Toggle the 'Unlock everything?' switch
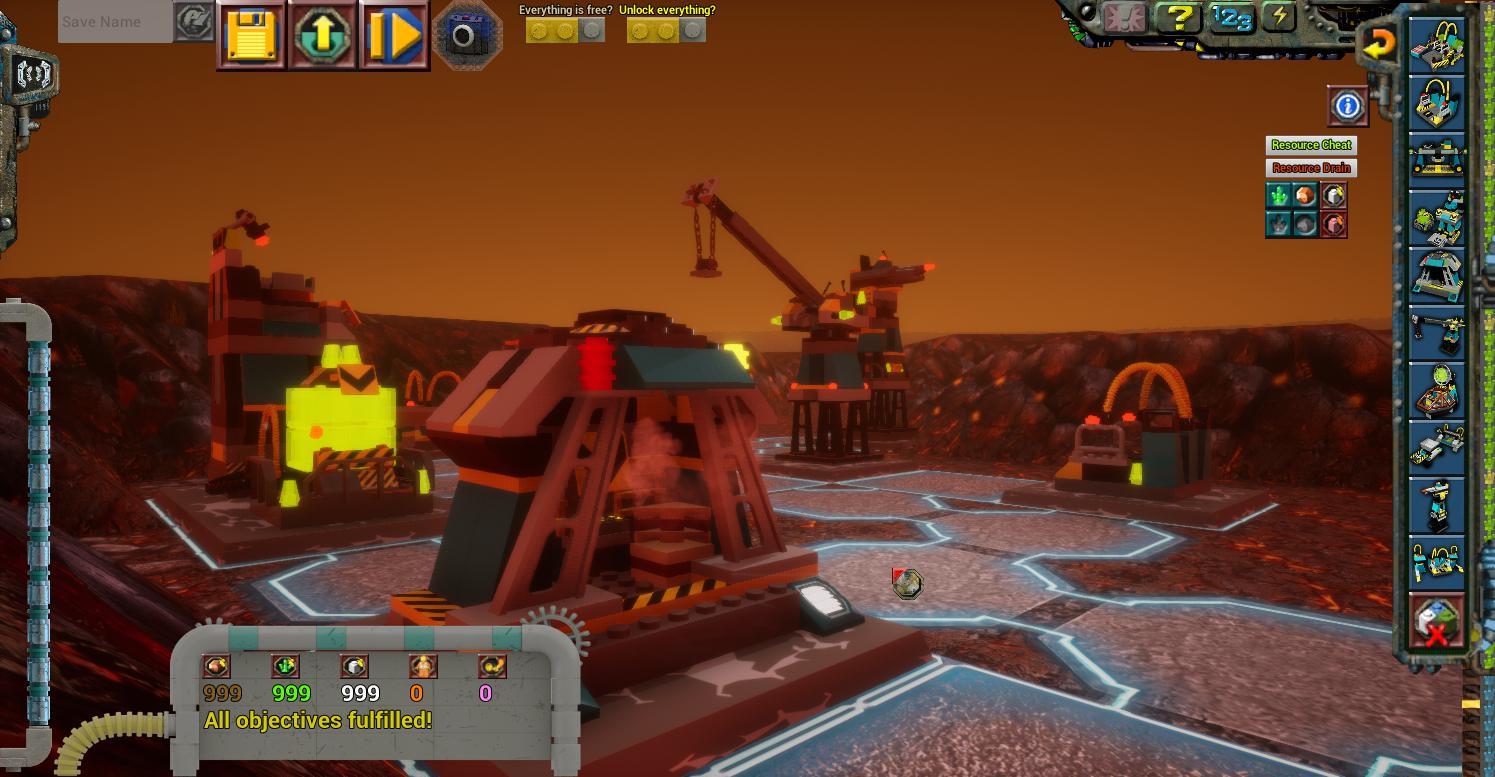 click(666, 31)
